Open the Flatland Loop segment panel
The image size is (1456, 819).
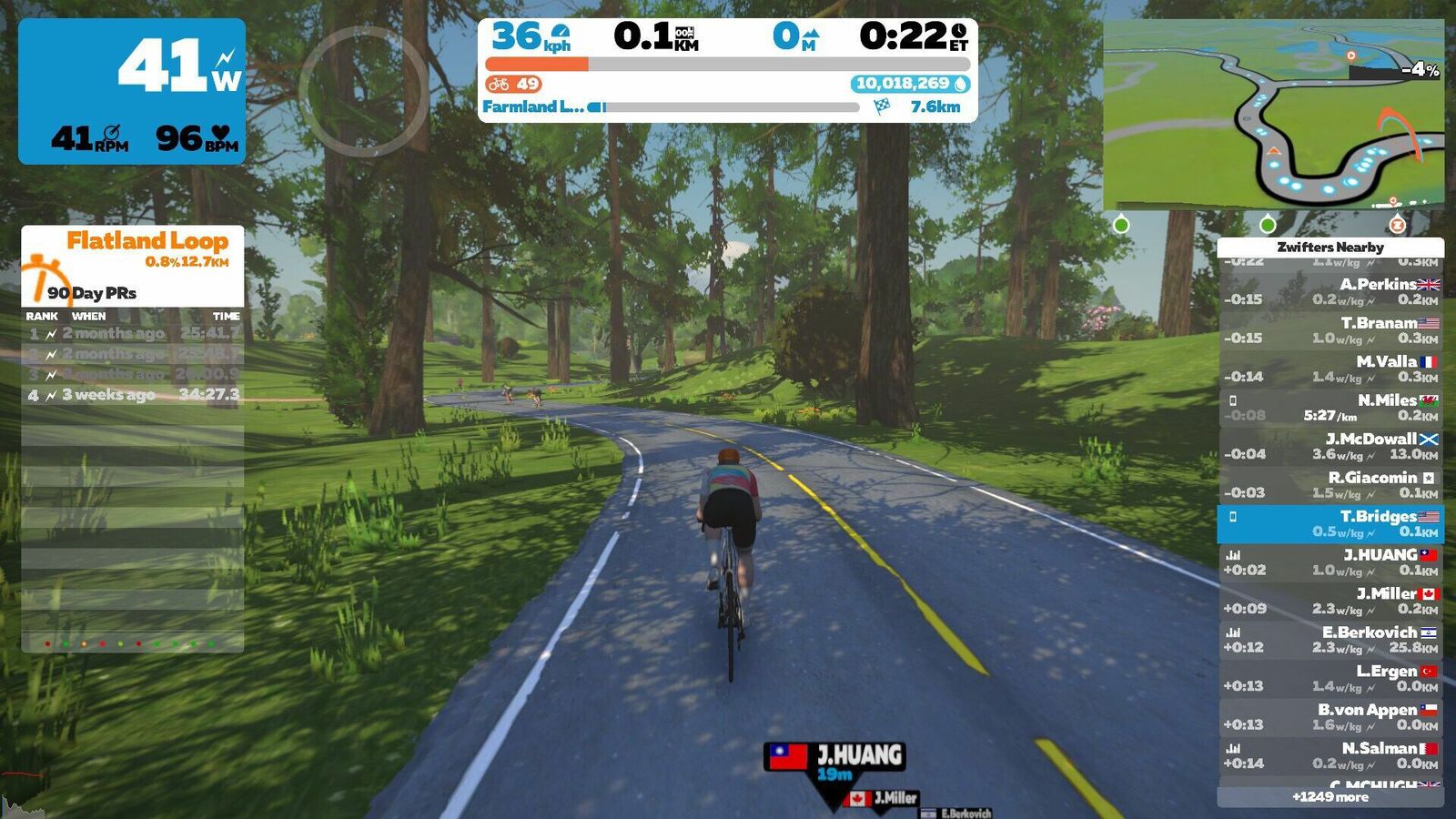click(x=133, y=264)
